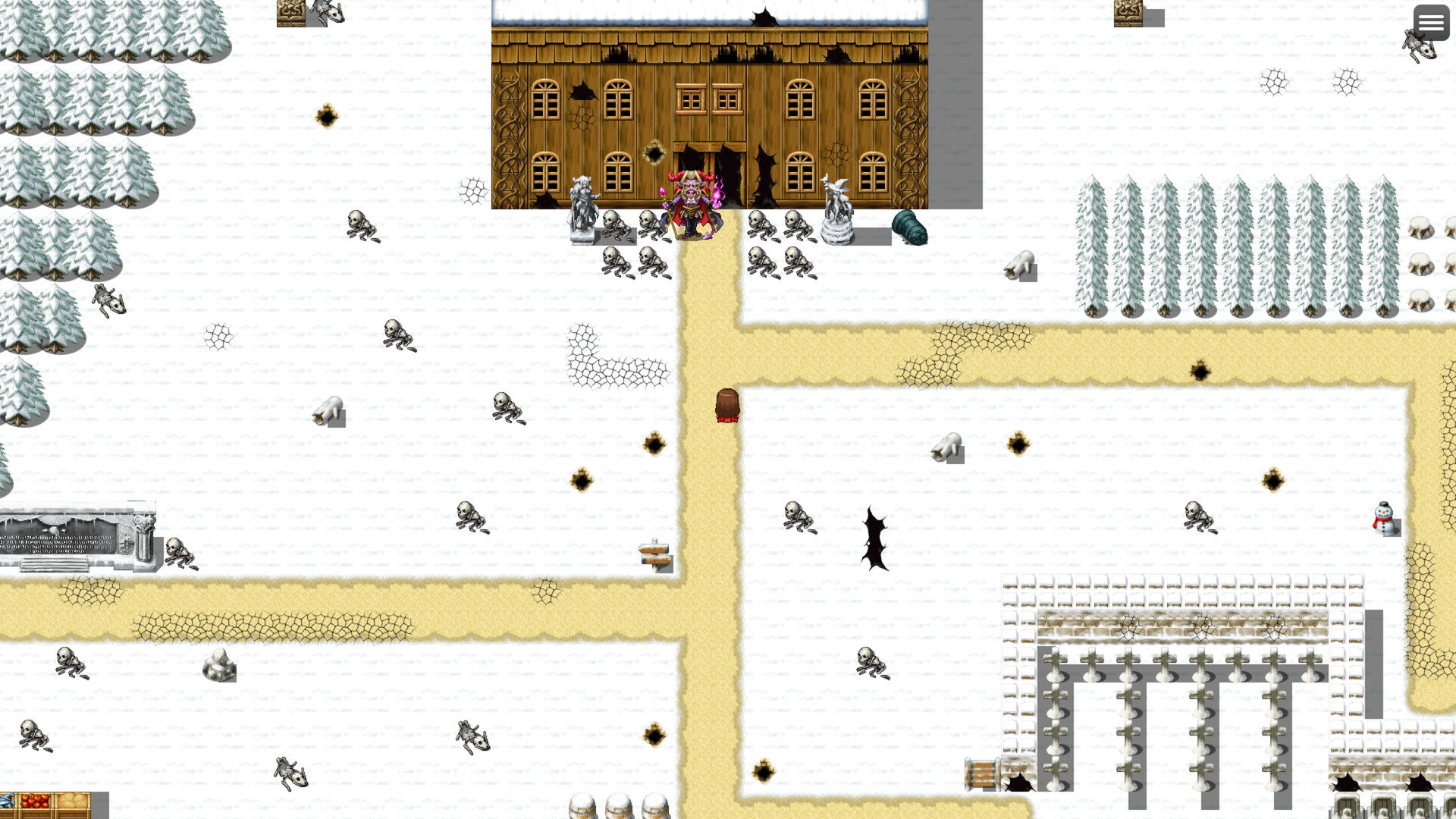Select the tree stump on the sandy path
This screenshot has height=819, width=1456.
[726, 404]
